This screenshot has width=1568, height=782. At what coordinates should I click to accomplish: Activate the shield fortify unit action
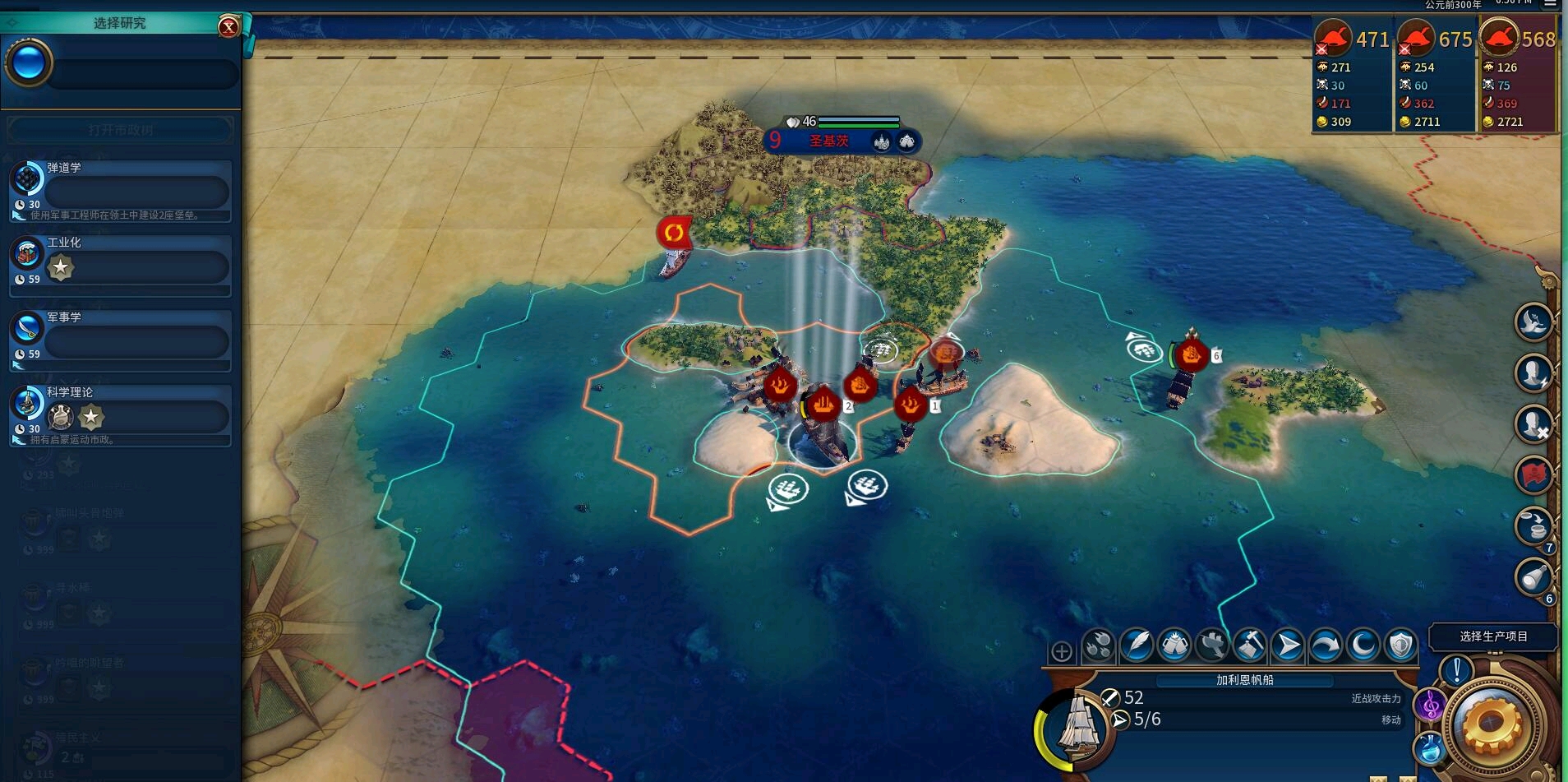pos(1400,646)
